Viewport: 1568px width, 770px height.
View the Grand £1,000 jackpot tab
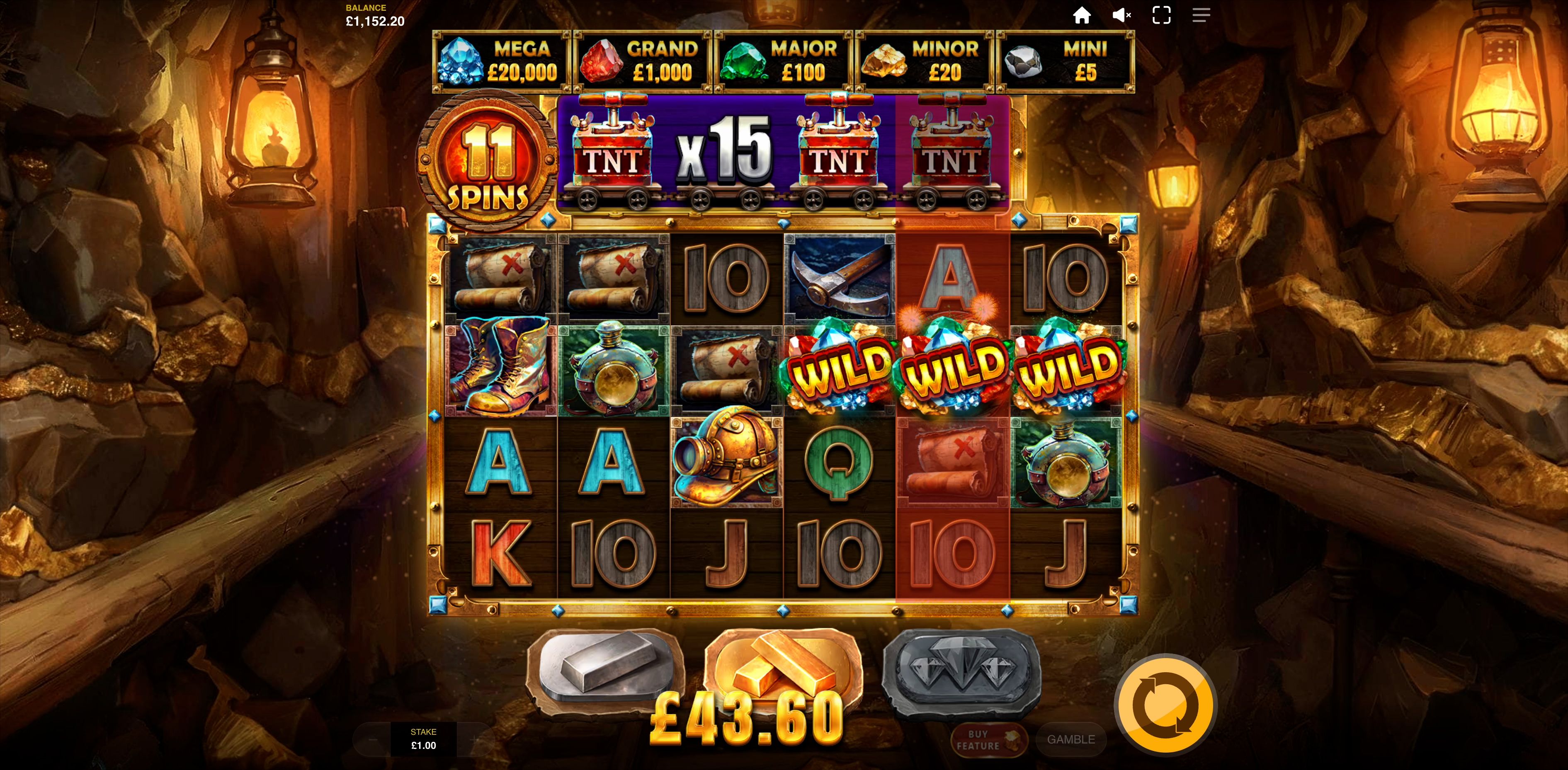[641, 61]
